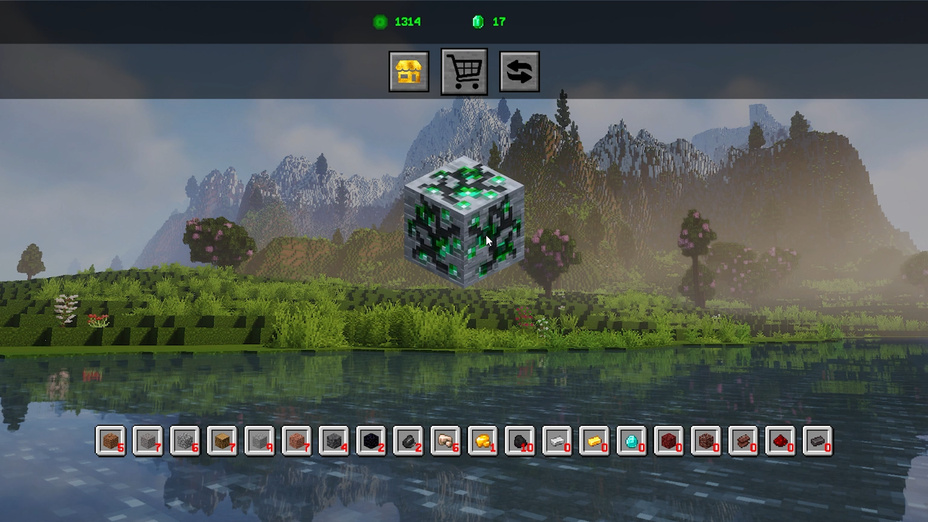The image size is (928, 522).
Task: Click the swap arrows button
Action: pyautogui.click(x=519, y=72)
